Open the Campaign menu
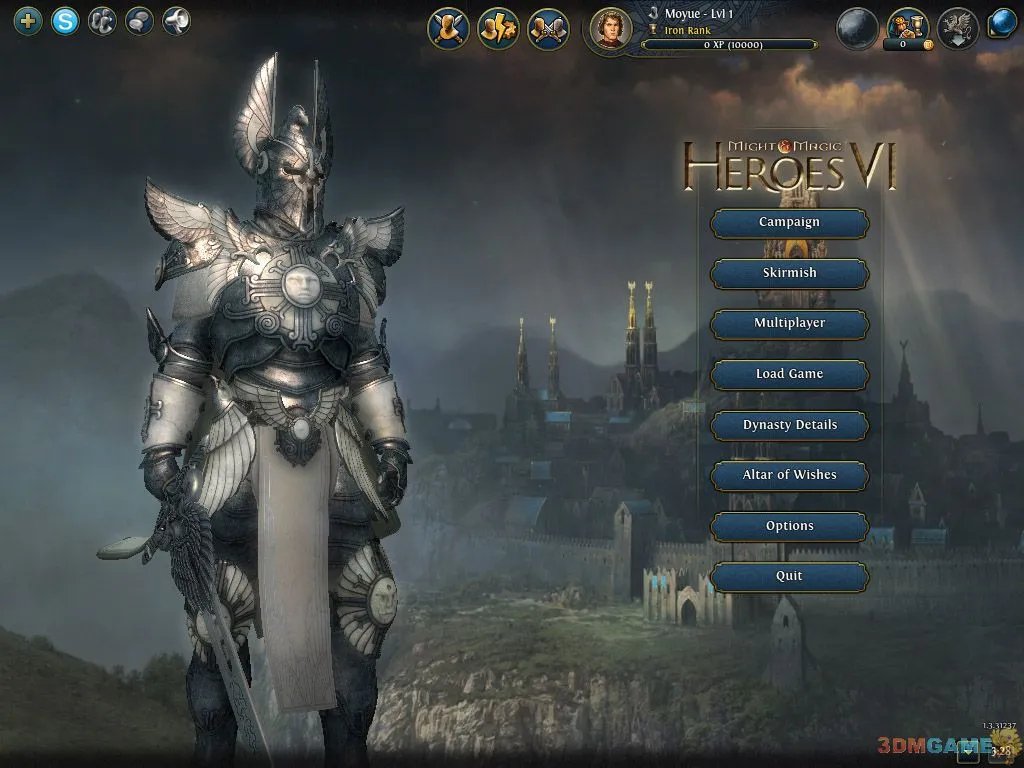 (789, 223)
